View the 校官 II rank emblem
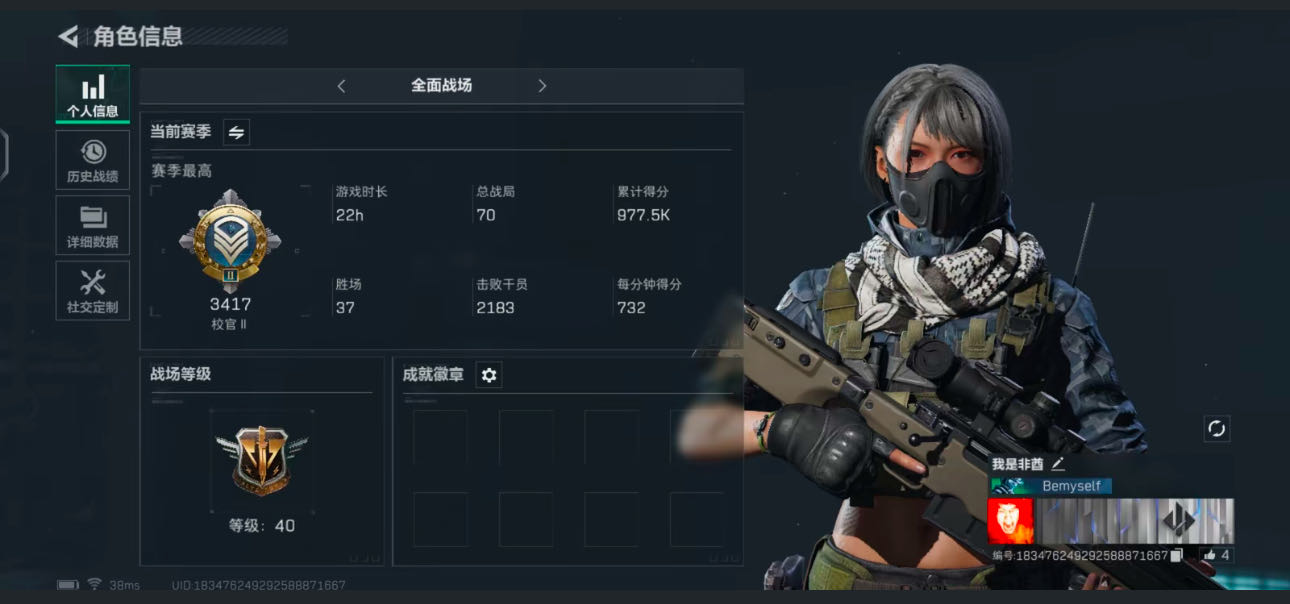 click(230, 241)
